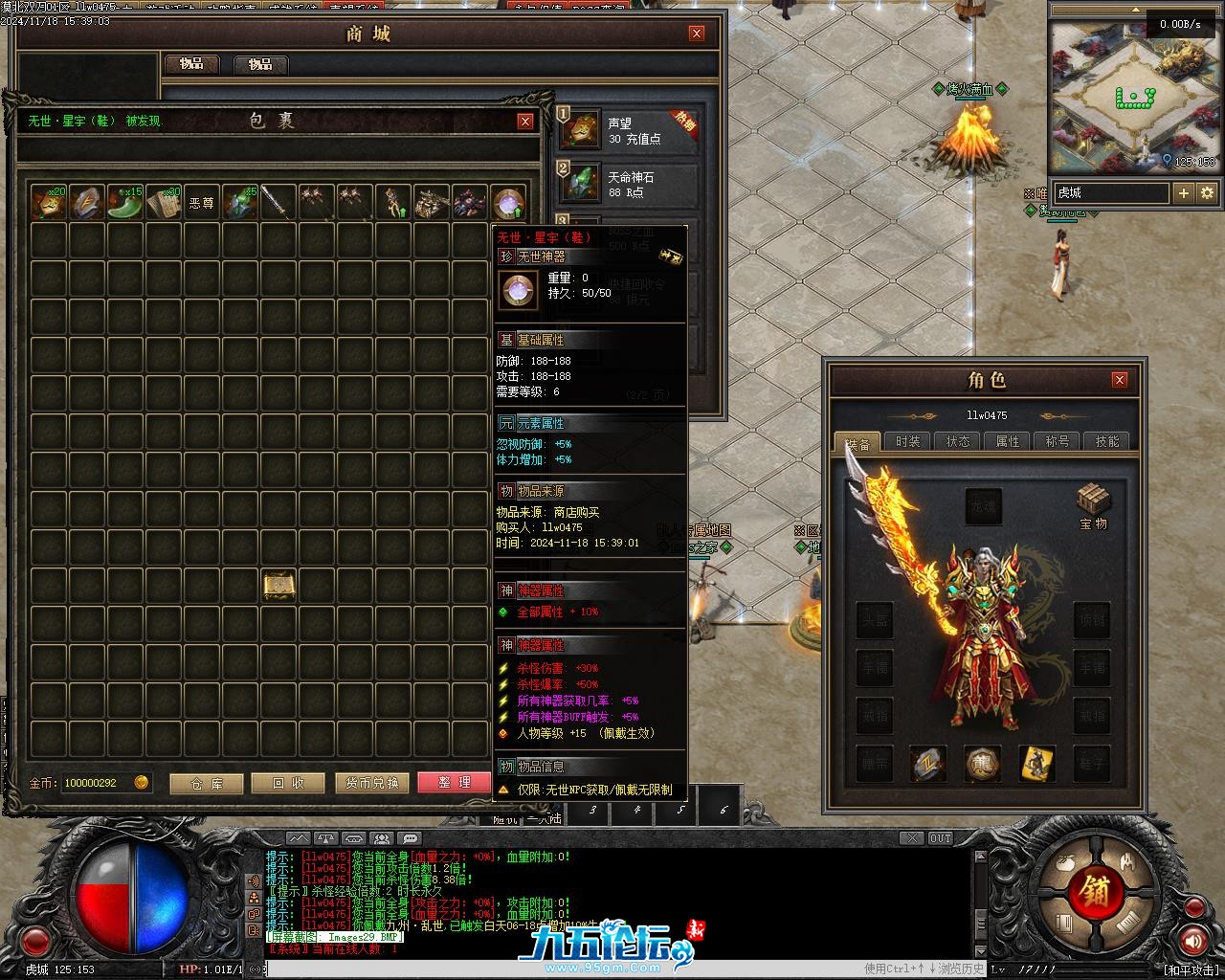Close the 角色 character panel
1225x980 pixels.
[1120, 380]
